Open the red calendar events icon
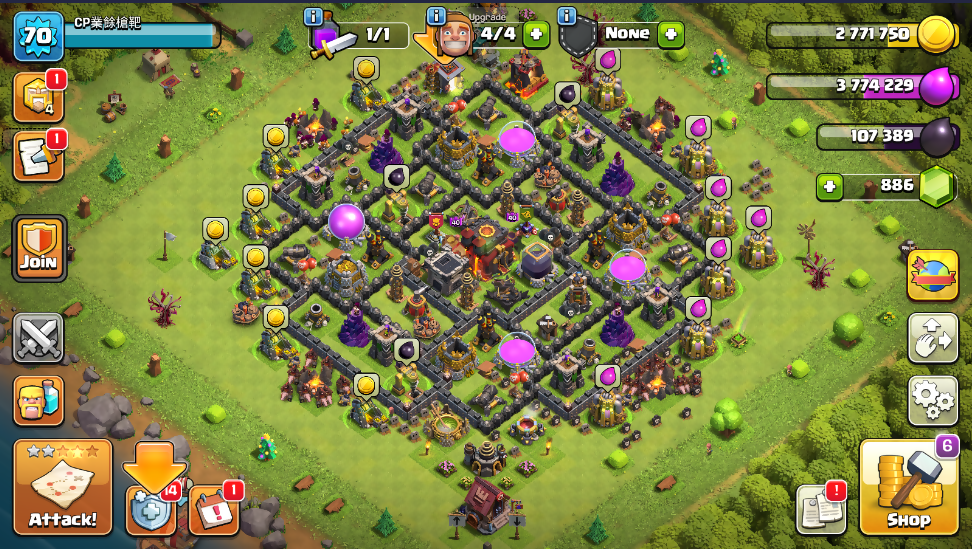Screen dimensions: 972x549 click(212, 510)
